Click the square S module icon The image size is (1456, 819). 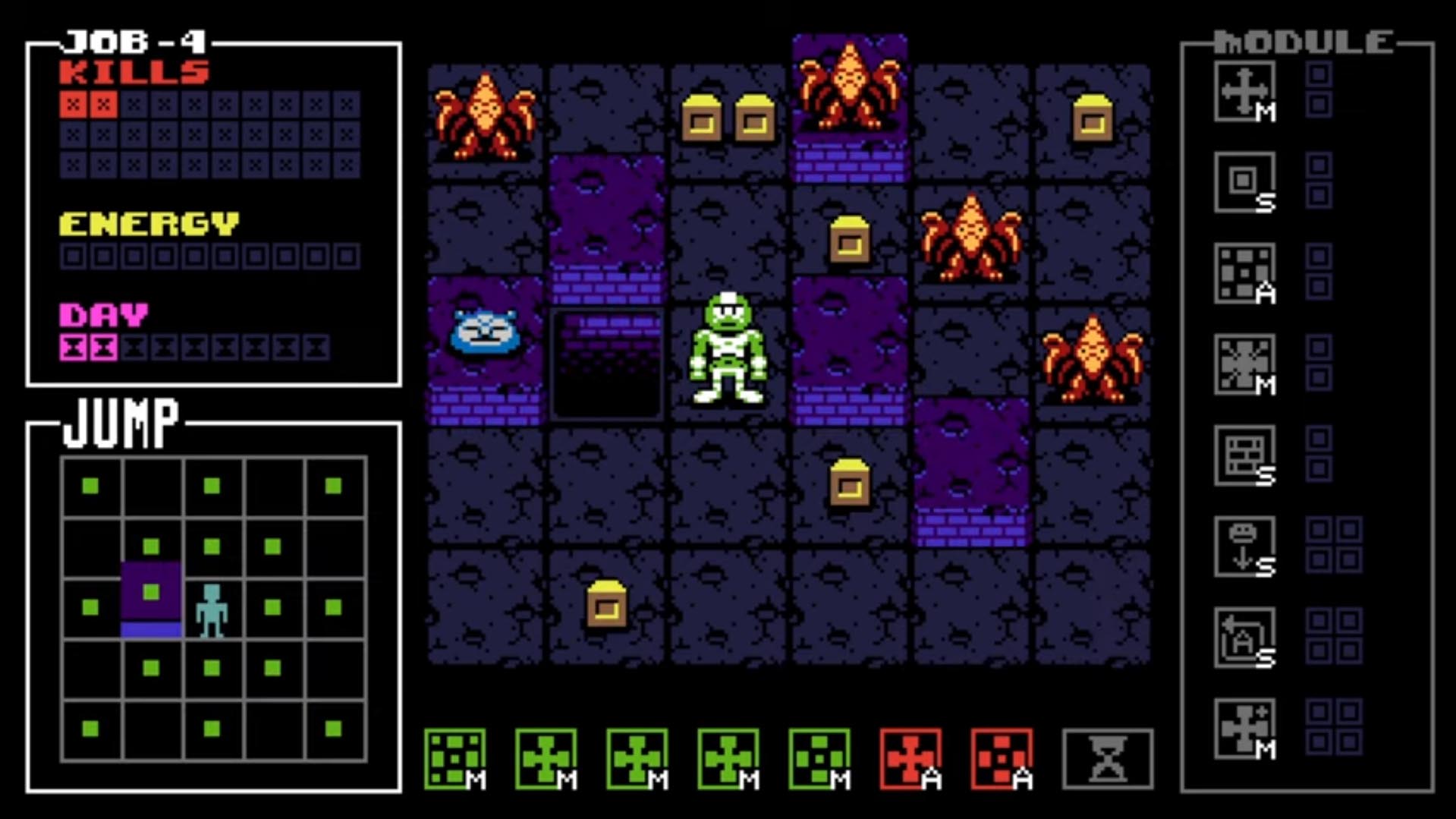coord(1245,182)
